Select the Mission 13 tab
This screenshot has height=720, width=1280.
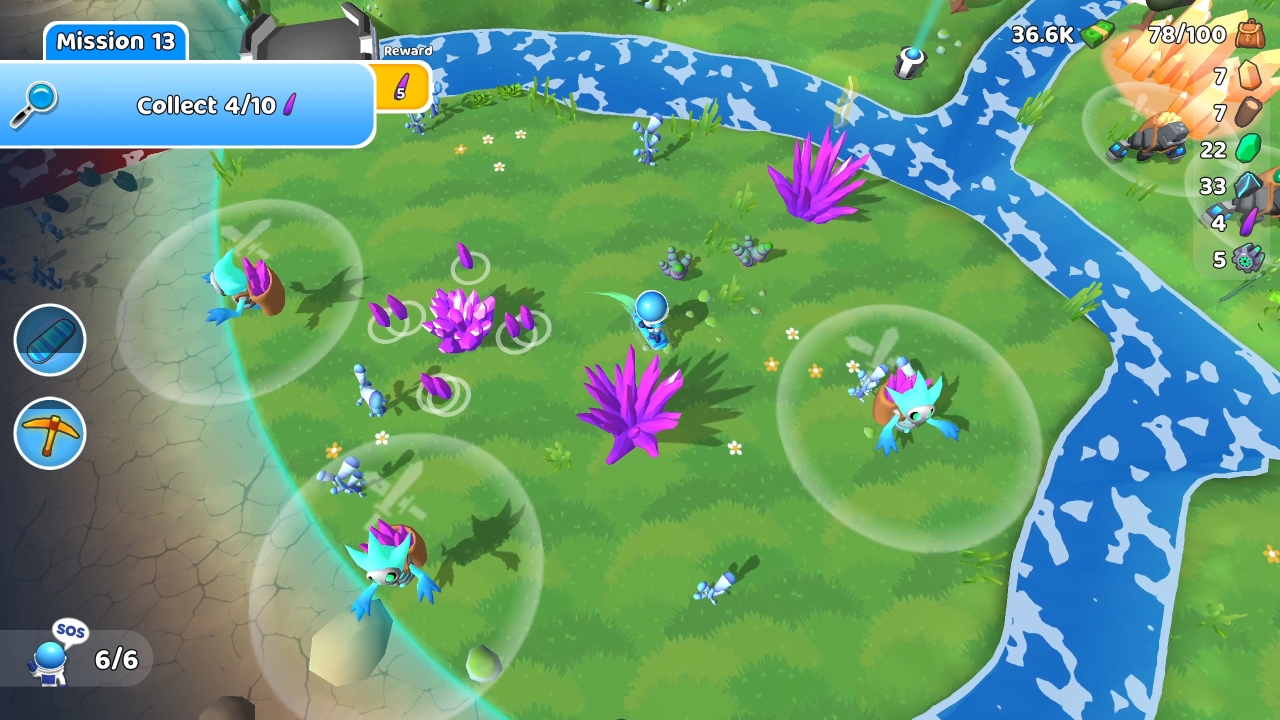pos(114,42)
